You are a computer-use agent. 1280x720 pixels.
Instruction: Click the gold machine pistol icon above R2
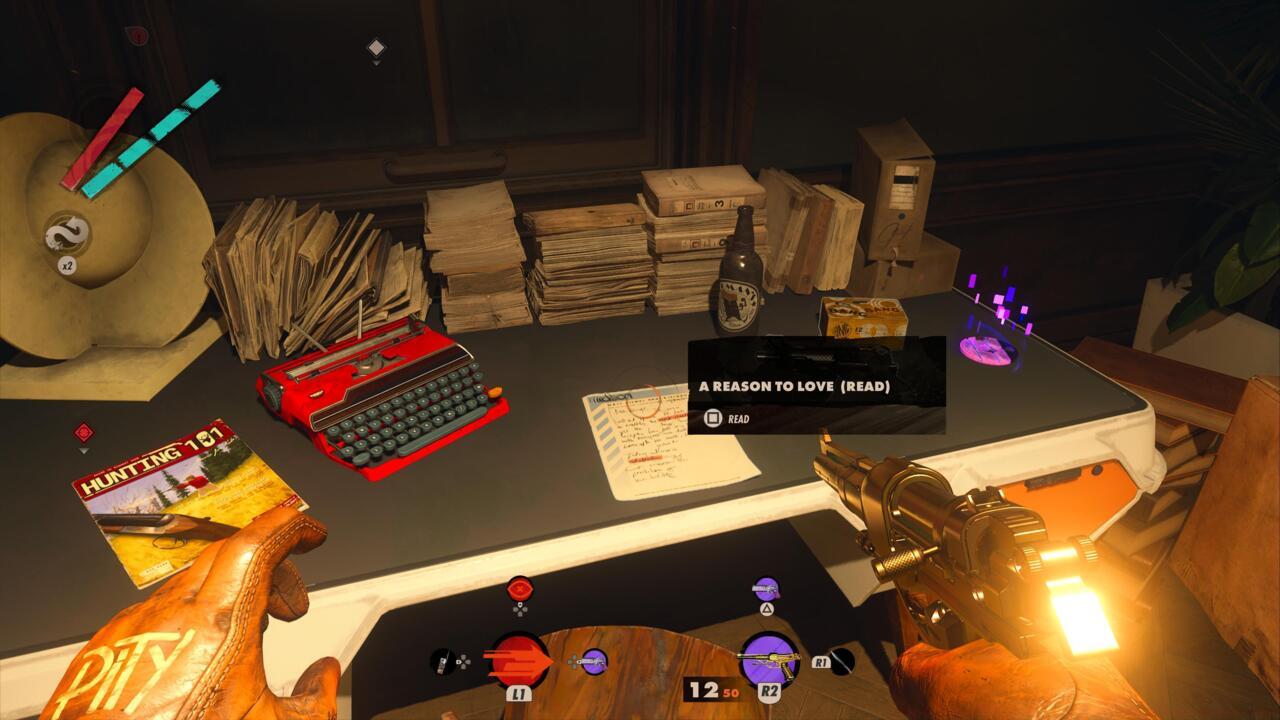click(x=769, y=661)
